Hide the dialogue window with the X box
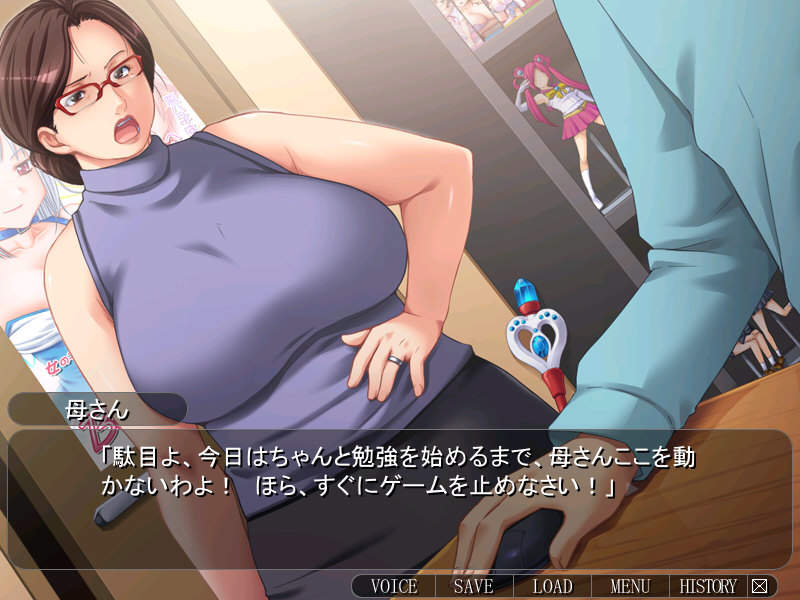The width and height of the screenshot is (800, 600). click(x=760, y=587)
